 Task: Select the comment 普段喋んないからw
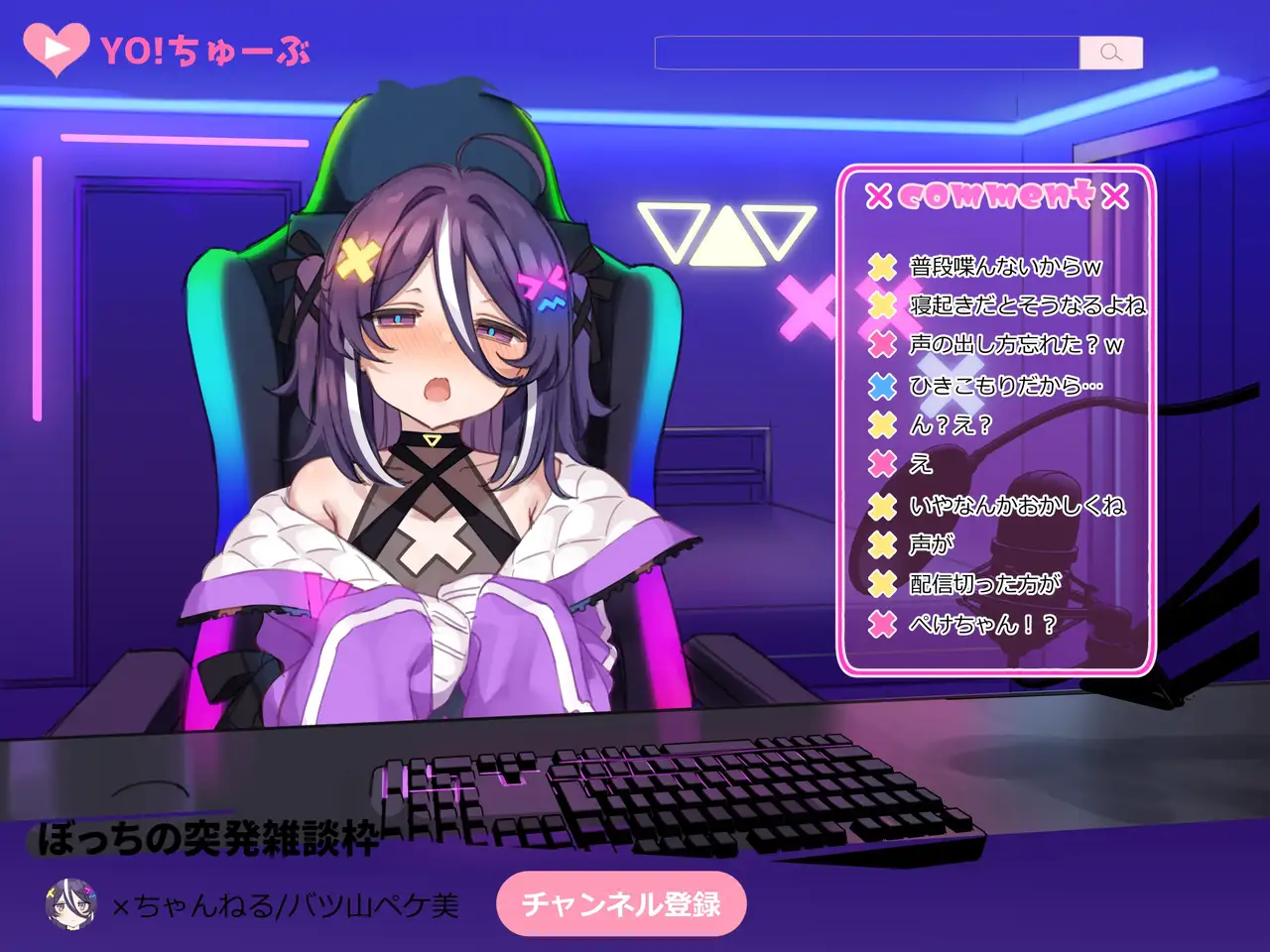click(1005, 267)
